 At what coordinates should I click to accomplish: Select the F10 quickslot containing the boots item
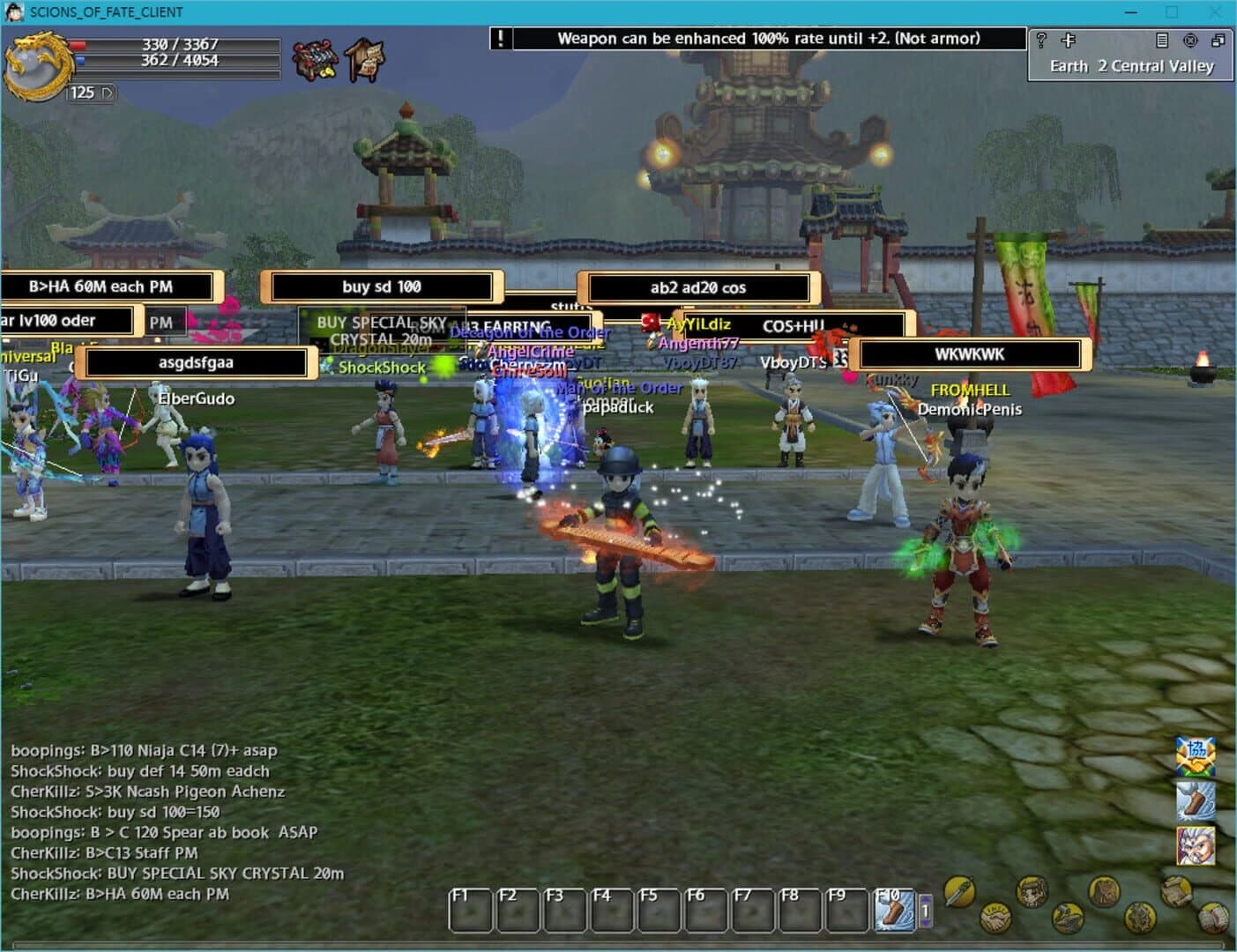893,908
